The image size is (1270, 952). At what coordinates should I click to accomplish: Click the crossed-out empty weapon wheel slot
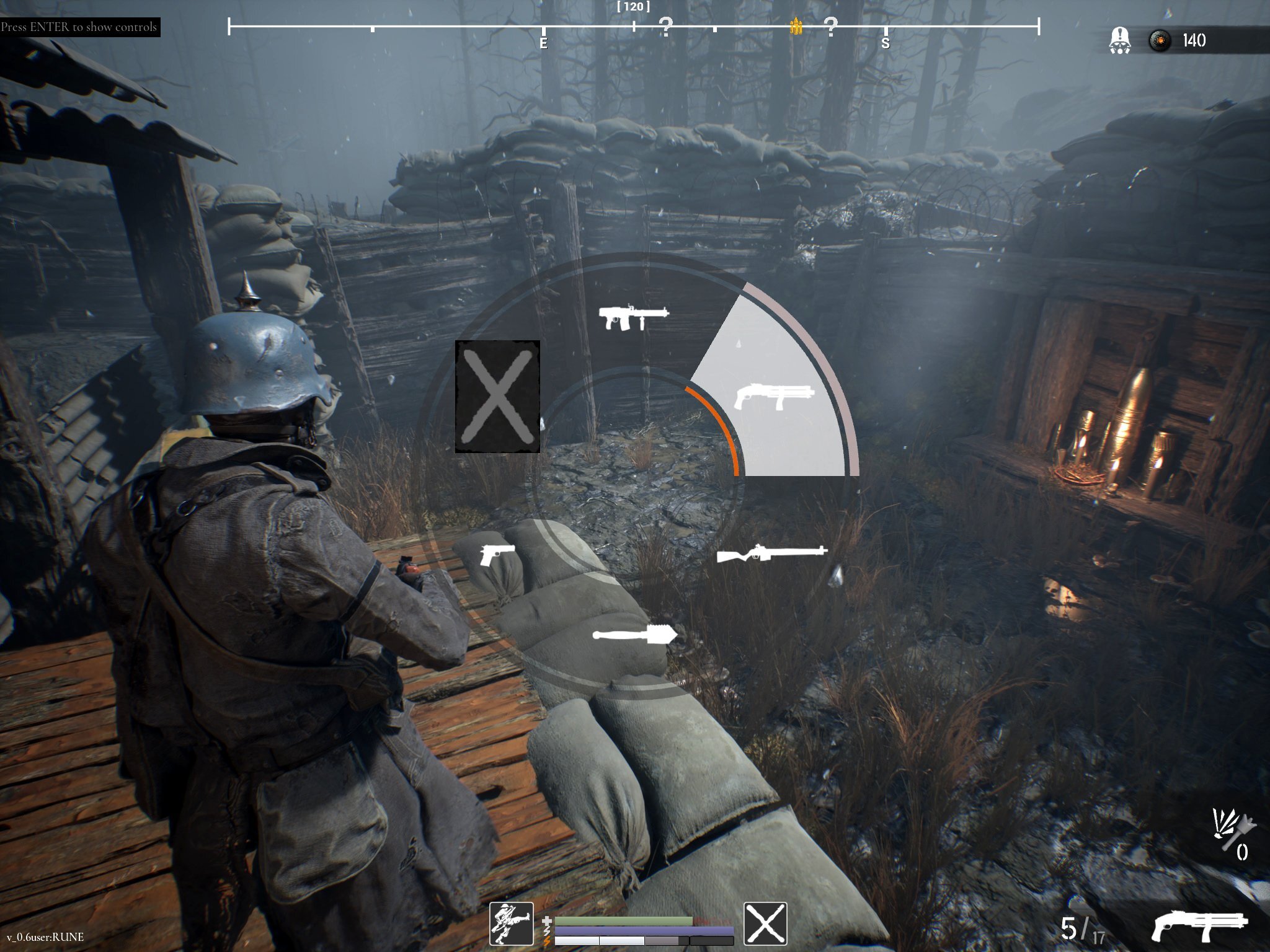(497, 396)
